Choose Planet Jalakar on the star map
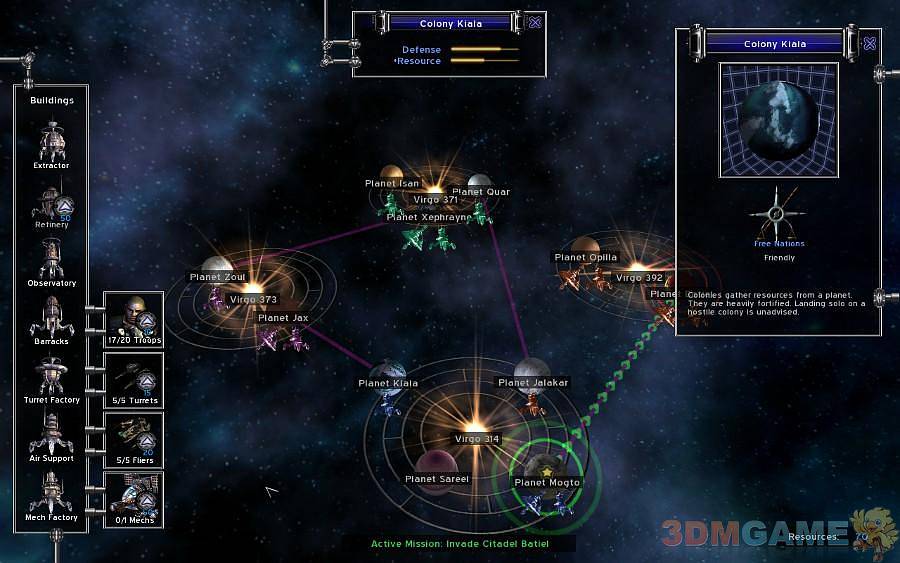The height and width of the screenshot is (563, 900). [x=533, y=370]
